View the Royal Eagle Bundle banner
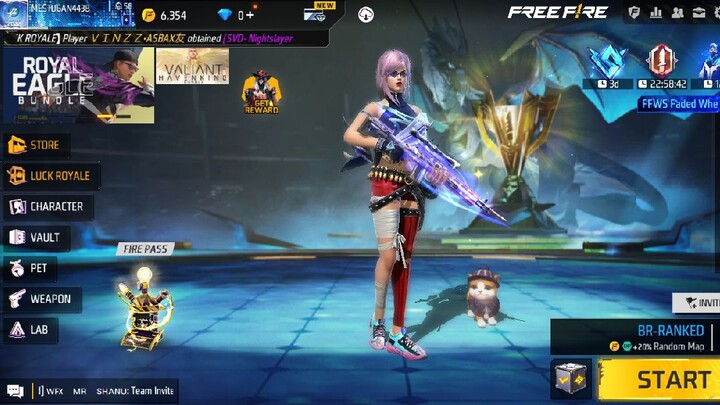720x405 pixels. pos(78,84)
